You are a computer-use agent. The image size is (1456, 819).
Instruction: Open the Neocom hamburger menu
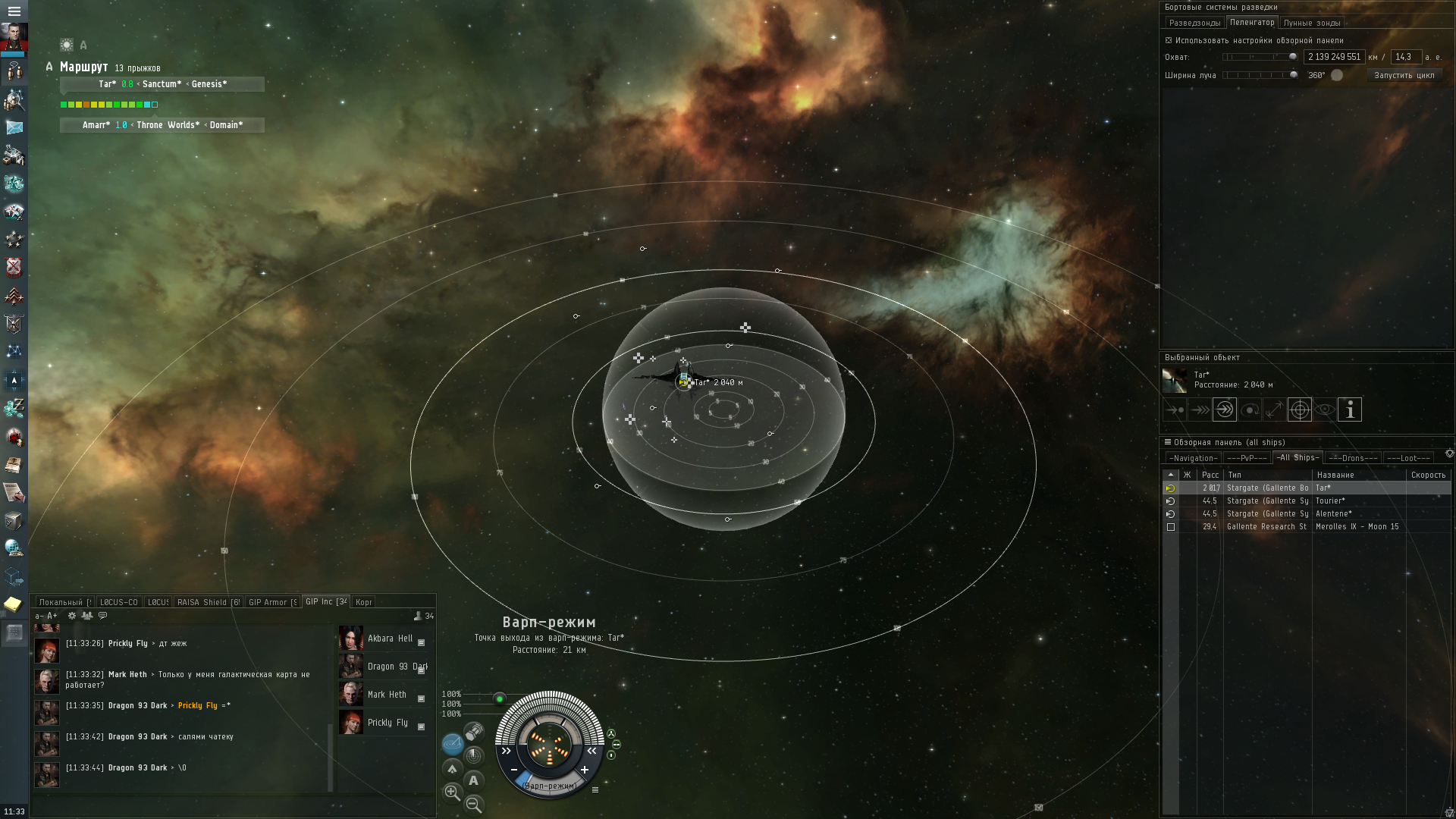tap(14, 11)
